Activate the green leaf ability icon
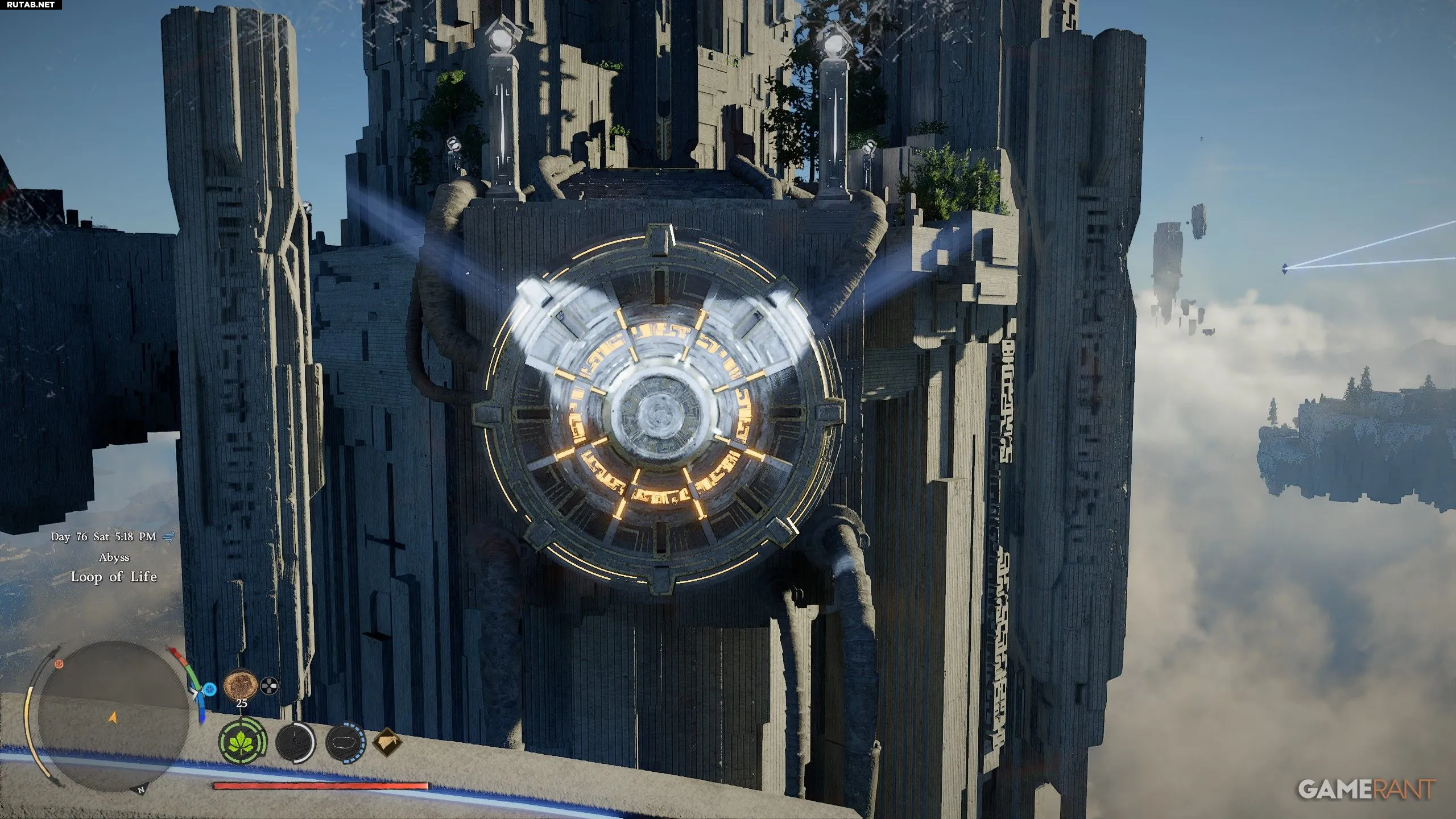 point(243,742)
